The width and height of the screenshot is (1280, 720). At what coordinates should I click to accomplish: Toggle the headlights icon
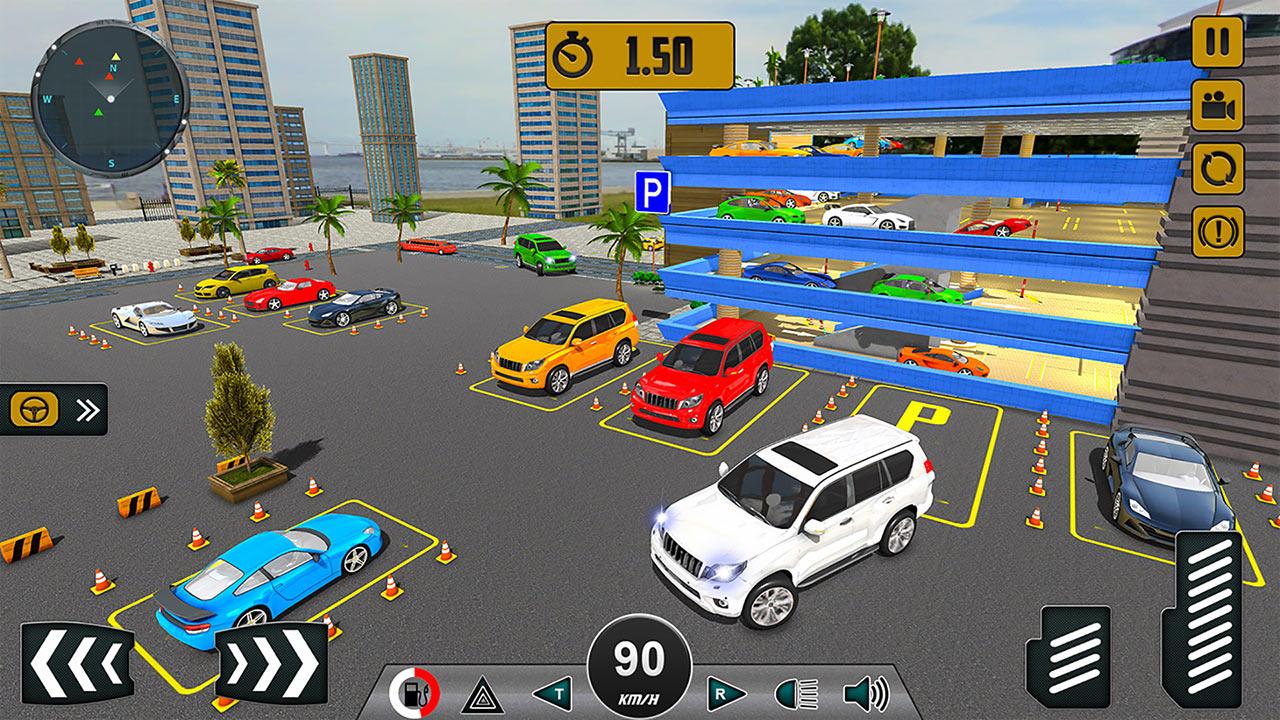796,693
